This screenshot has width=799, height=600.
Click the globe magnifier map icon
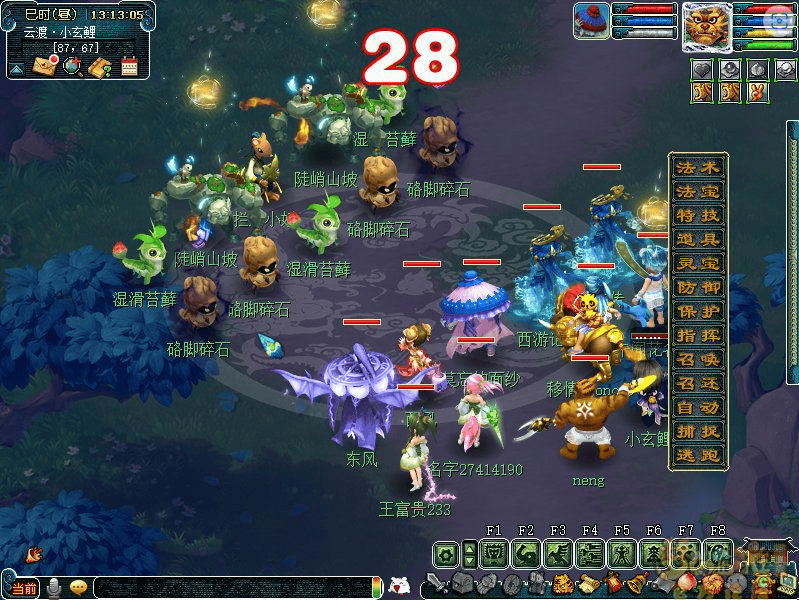[x=72, y=67]
